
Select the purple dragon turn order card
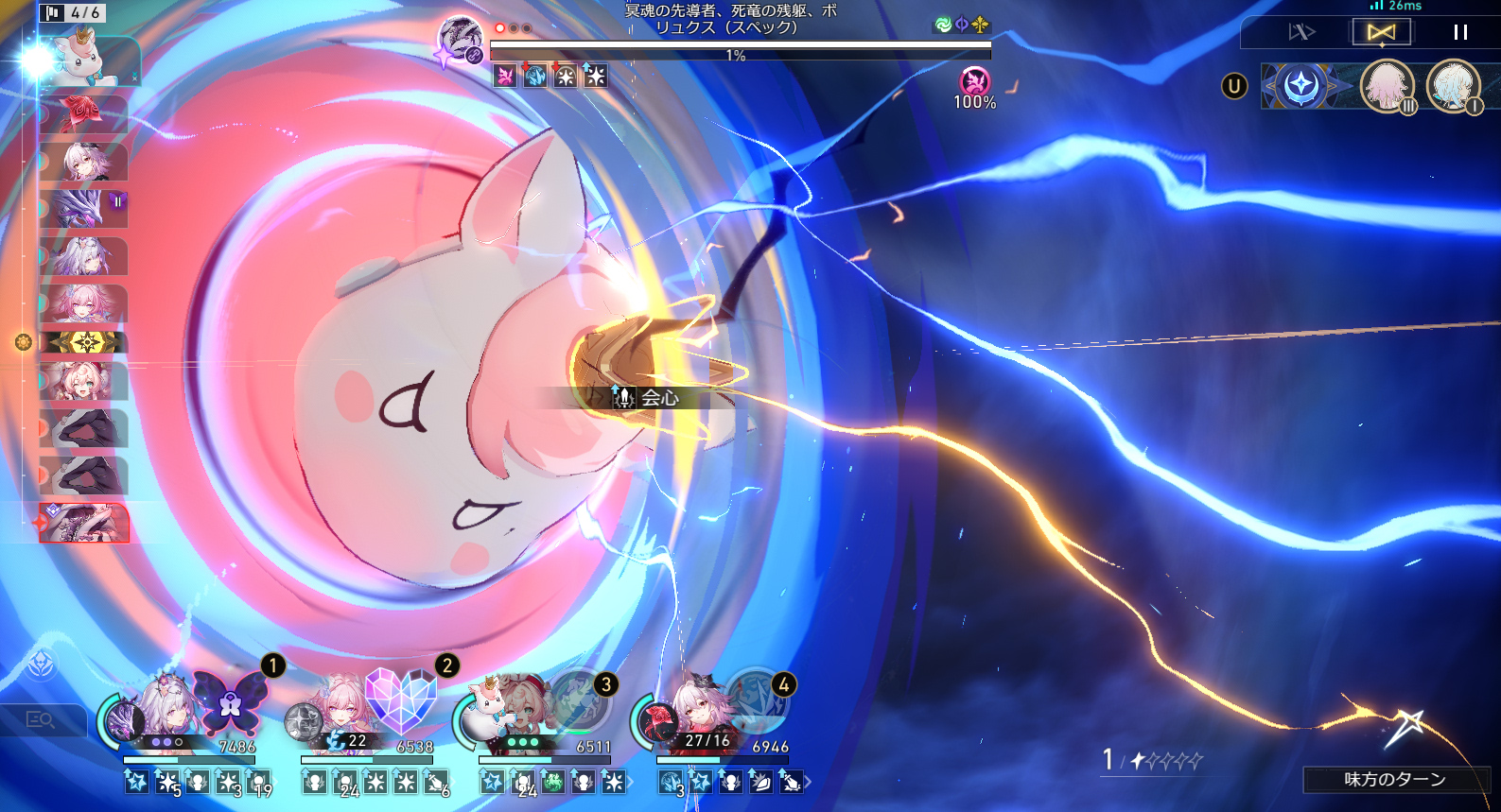point(83,208)
